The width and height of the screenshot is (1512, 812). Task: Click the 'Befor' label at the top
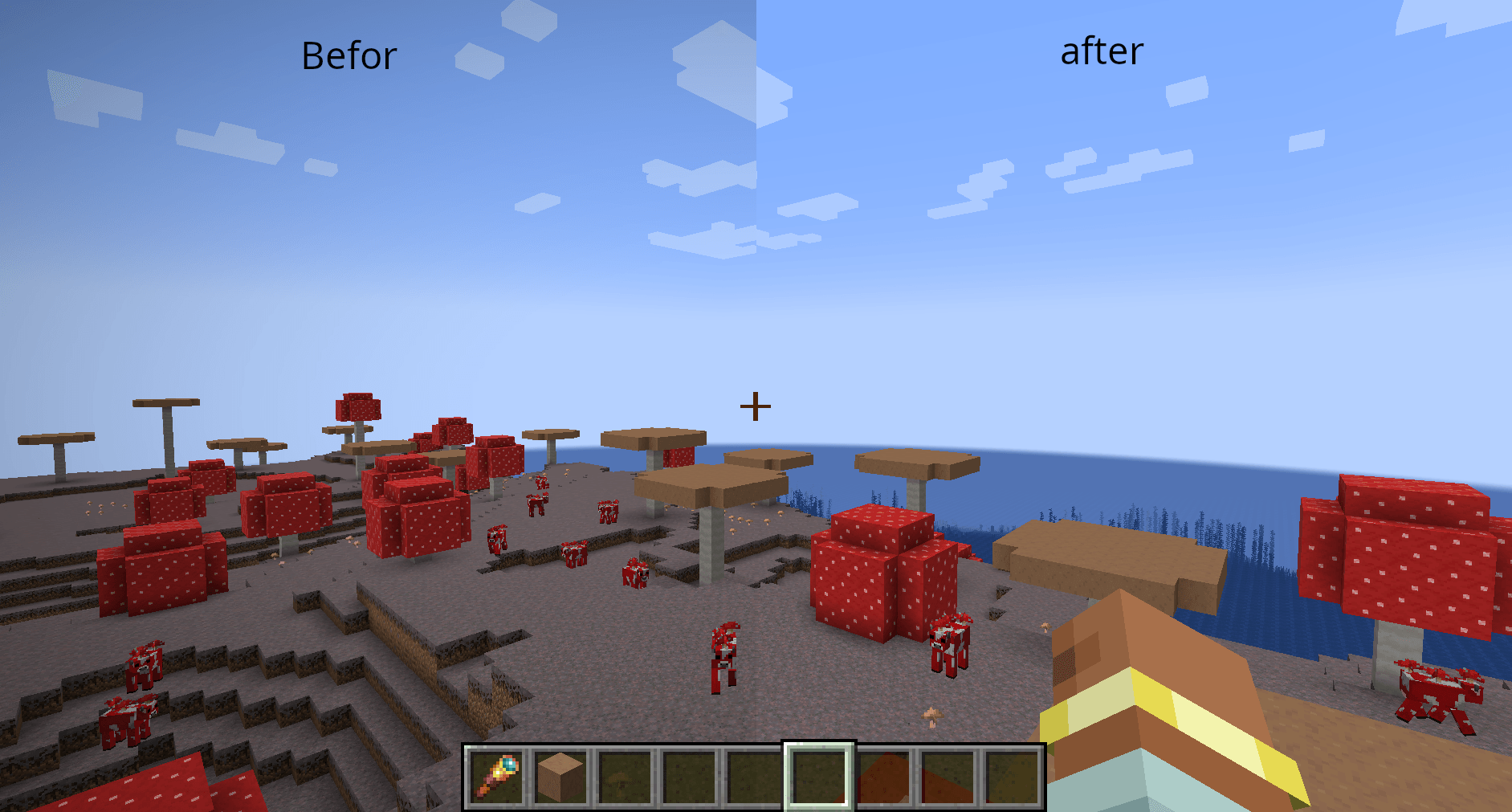[351, 55]
